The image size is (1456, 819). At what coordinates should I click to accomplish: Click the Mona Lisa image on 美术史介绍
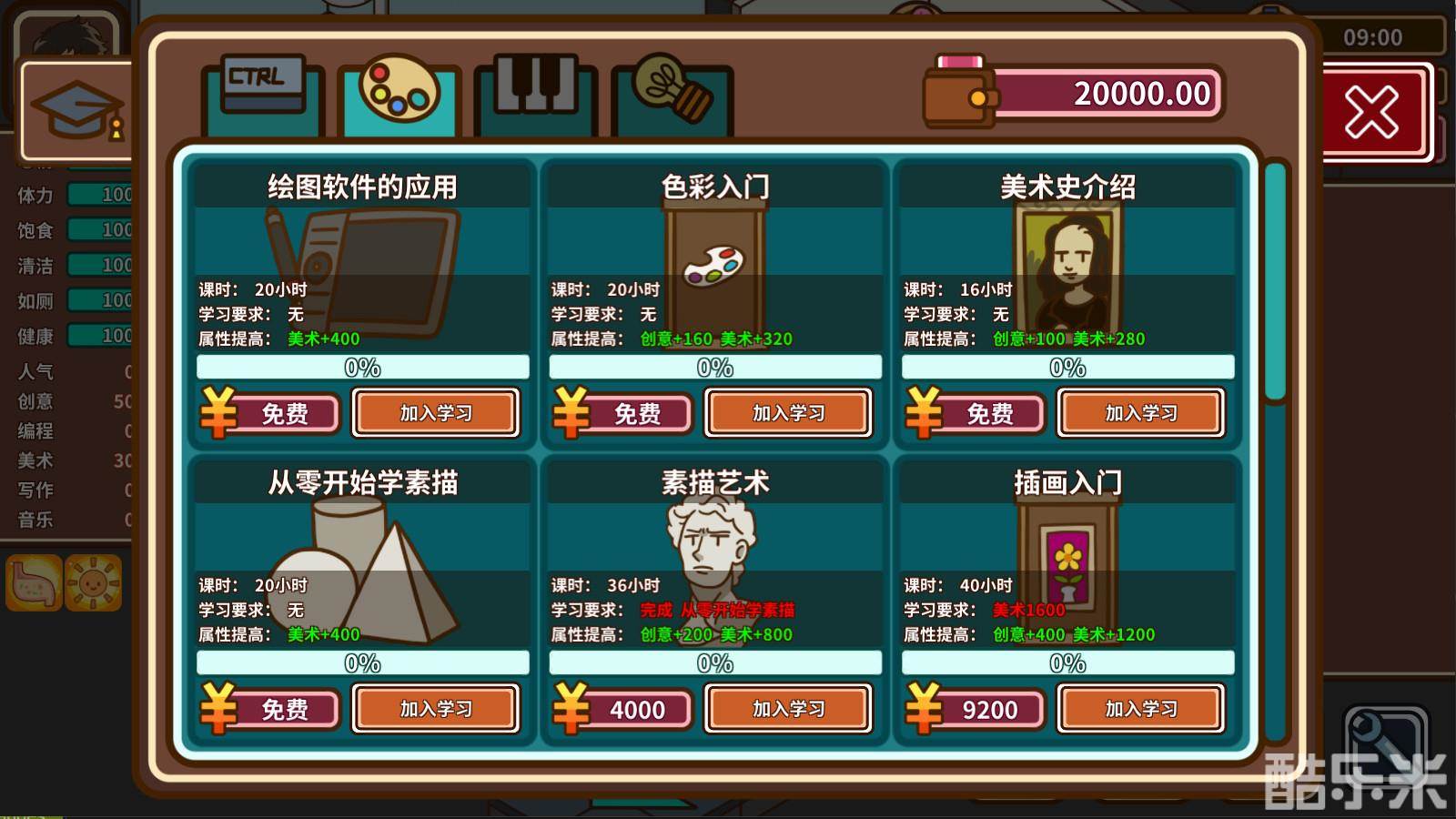click(x=1070, y=264)
